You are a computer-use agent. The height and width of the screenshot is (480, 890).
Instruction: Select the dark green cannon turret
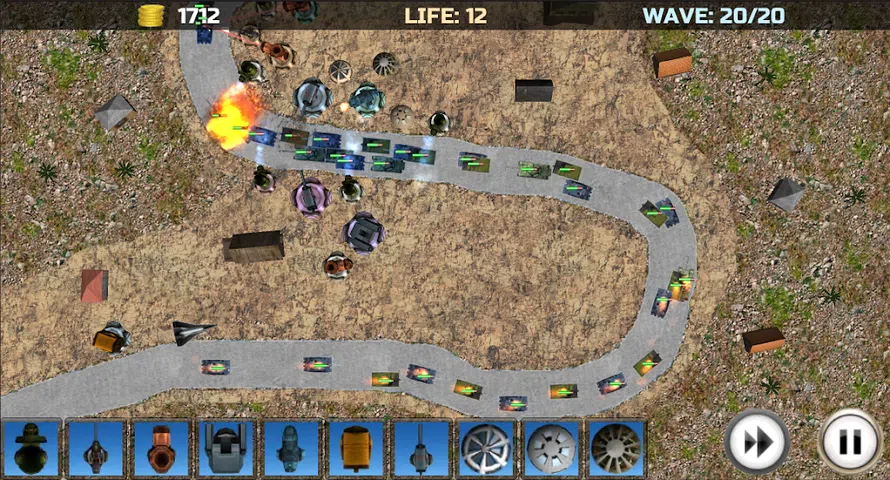pyautogui.click(x=31, y=447)
